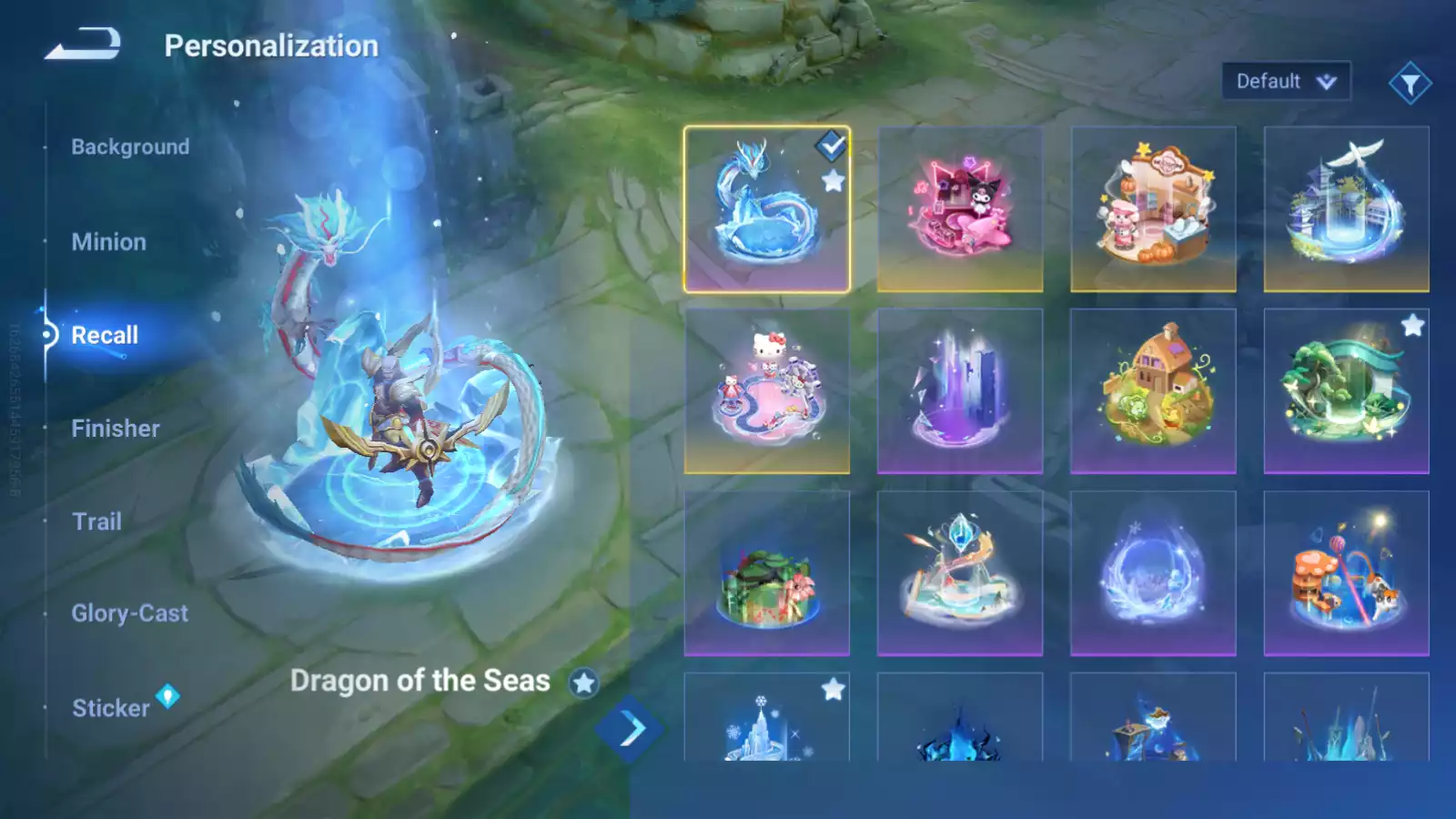This screenshot has width=1456, height=819.
Task: Select the Recall category
Action: point(105,335)
